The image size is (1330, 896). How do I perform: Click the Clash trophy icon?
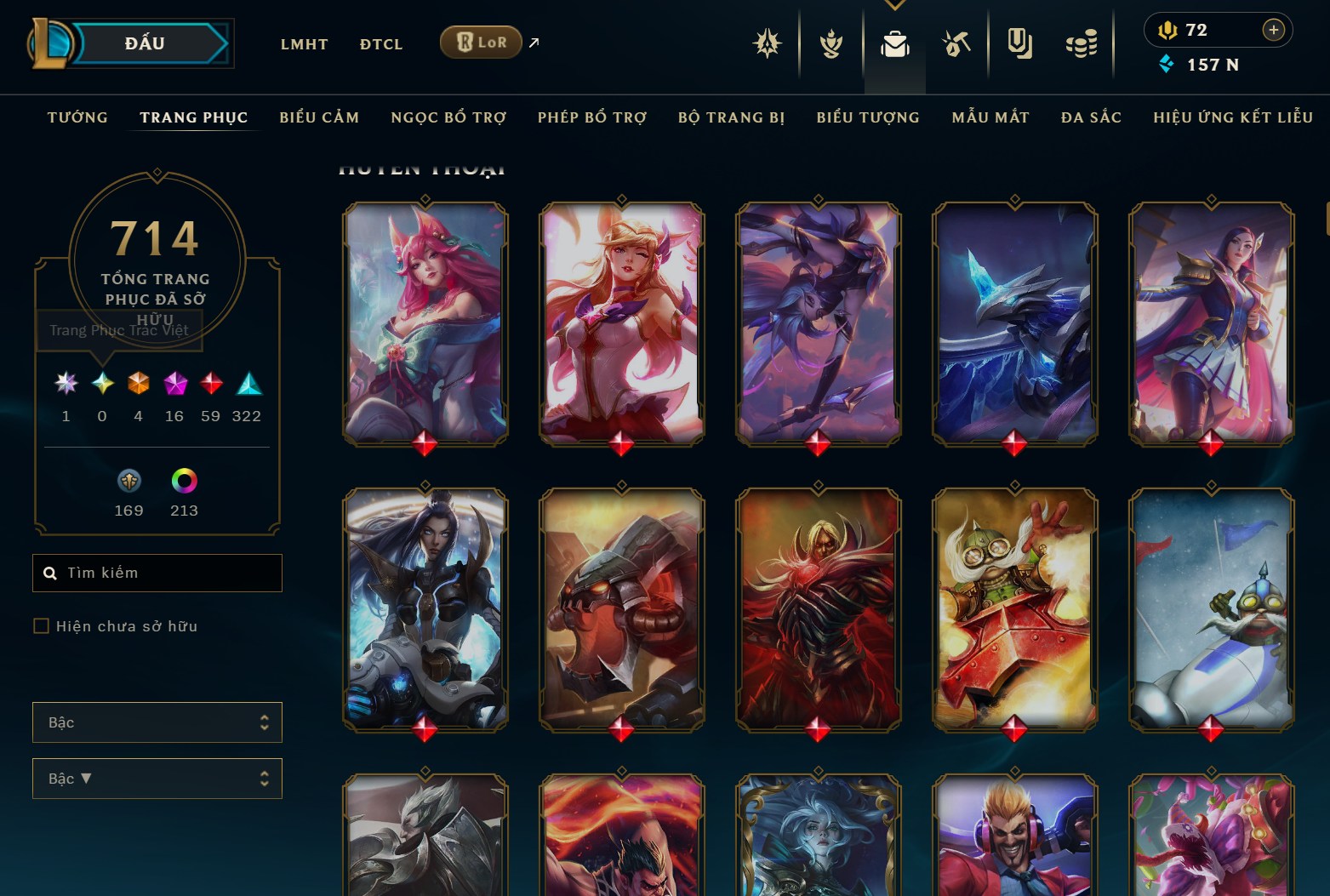pyautogui.click(x=830, y=44)
